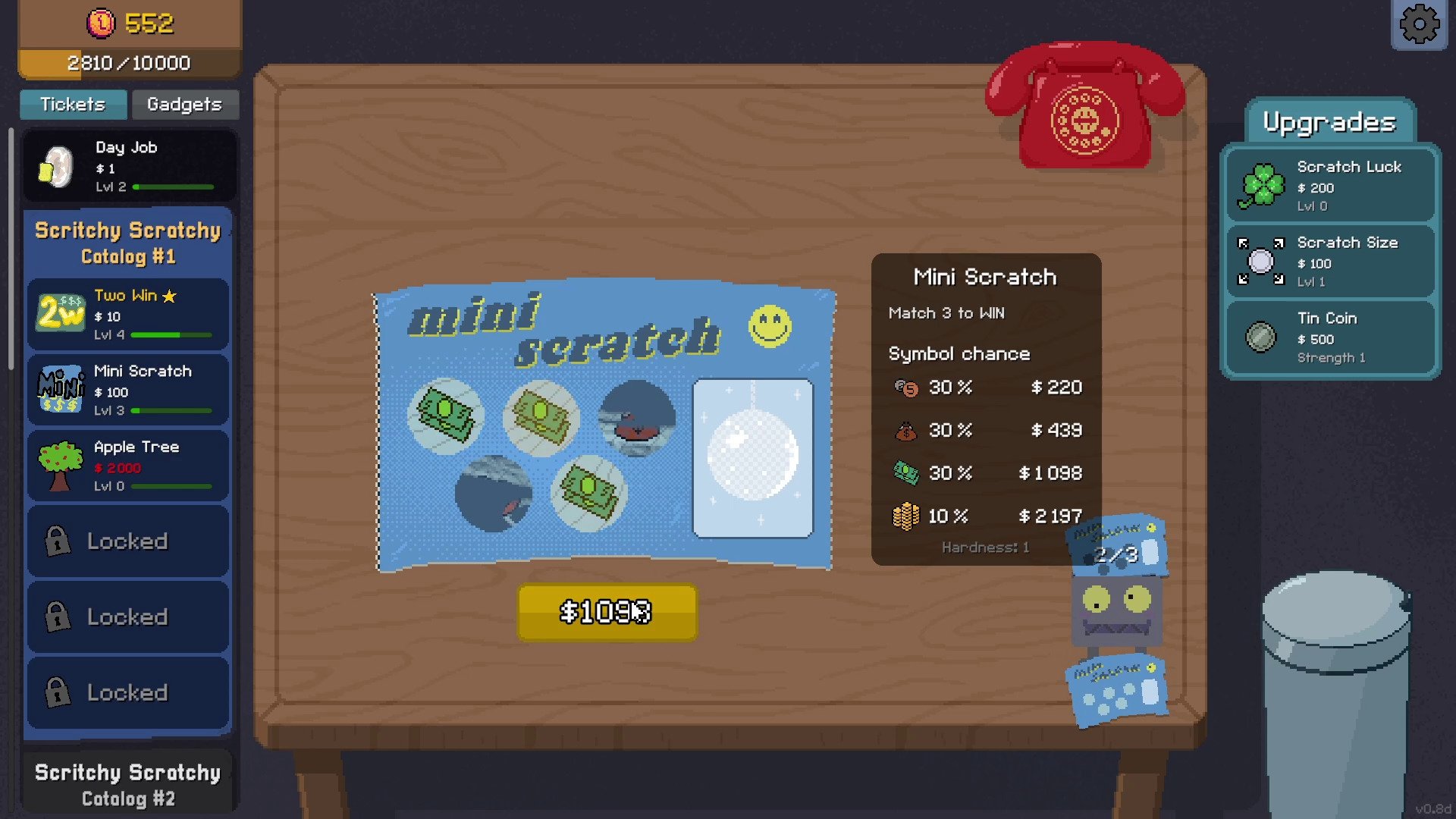
Task: Collect the $1098 prize button
Action: (607, 612)
